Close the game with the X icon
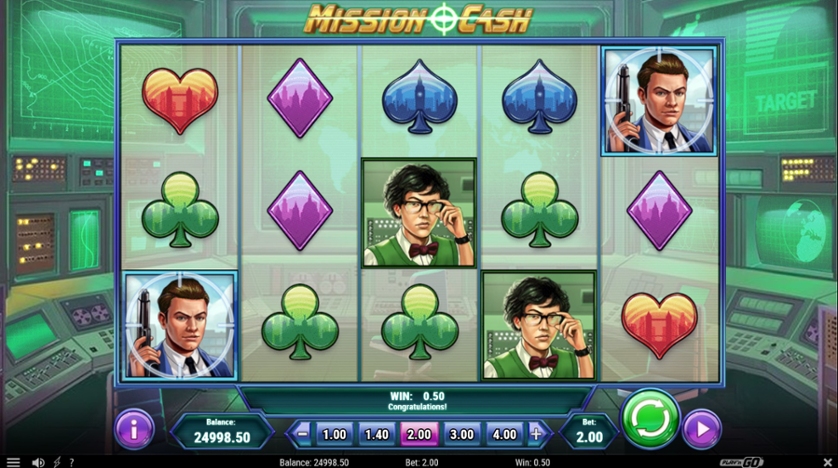The width and height of the screenshot is (838, 468). 827,462
